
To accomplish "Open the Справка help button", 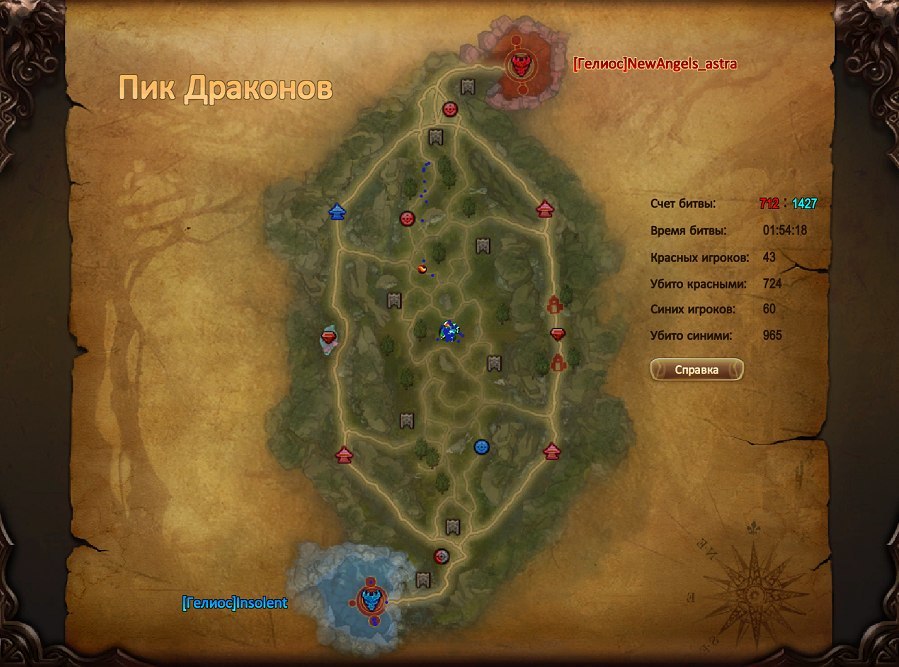I will click(697, 369).
